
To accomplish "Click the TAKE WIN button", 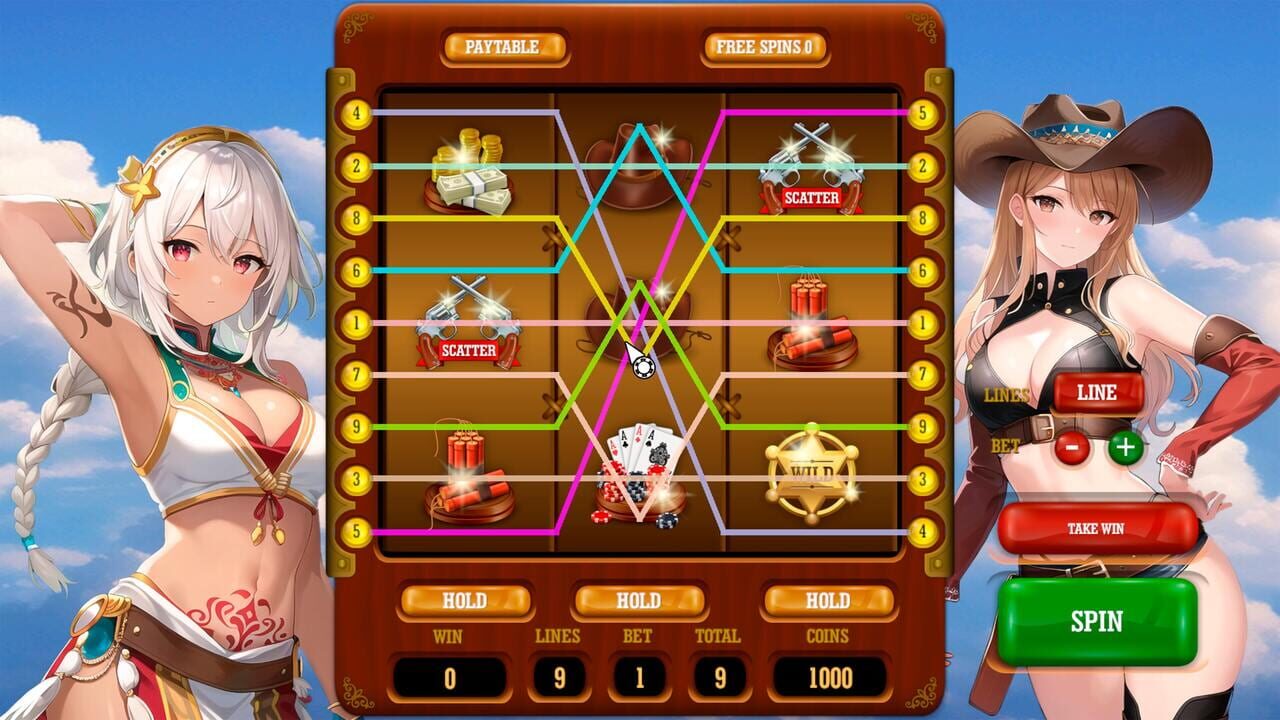I will [1096, 527].
